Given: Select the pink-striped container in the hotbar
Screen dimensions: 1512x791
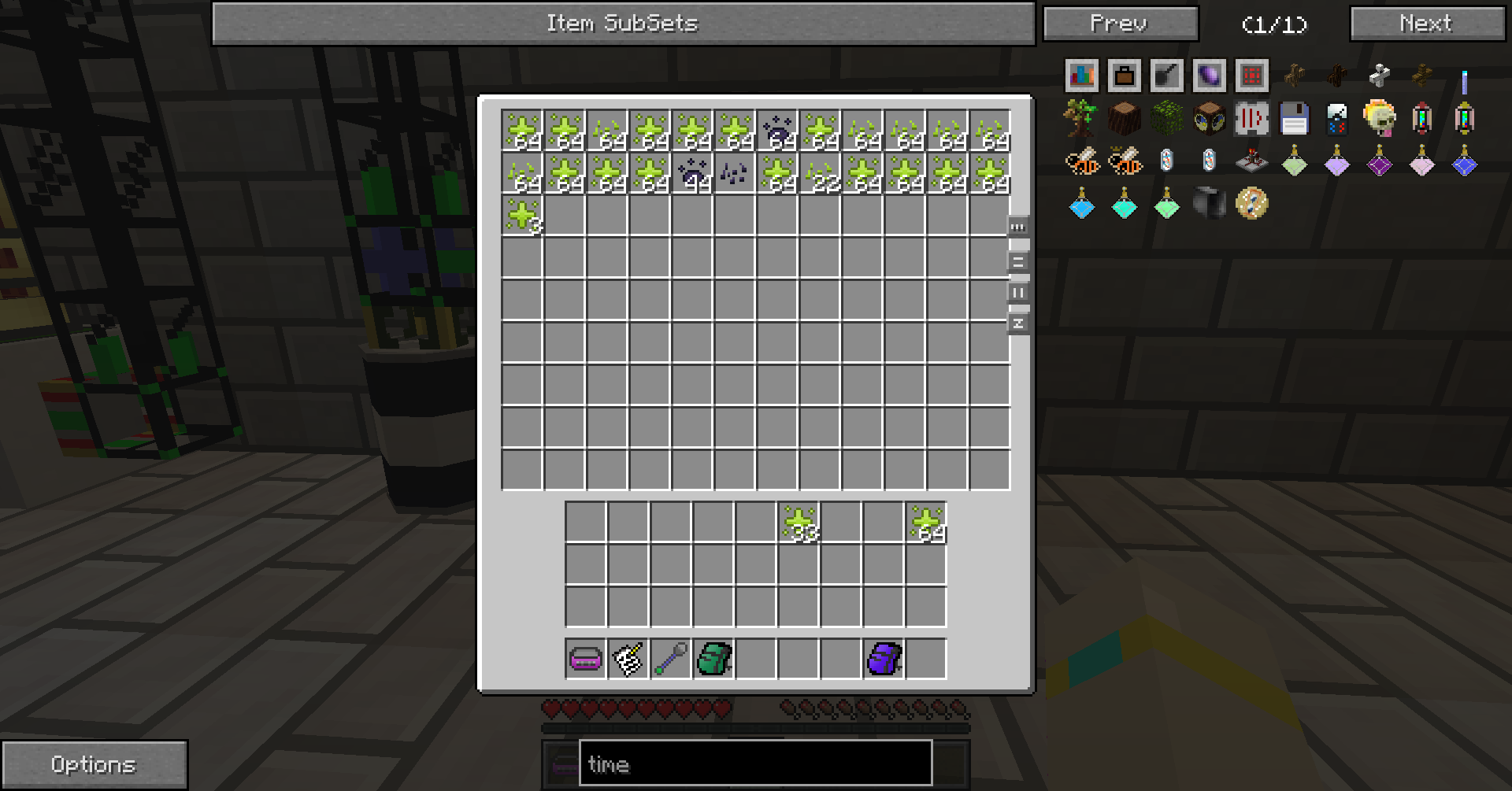Looking at the screenshot, I should click(x=586, y=659).
